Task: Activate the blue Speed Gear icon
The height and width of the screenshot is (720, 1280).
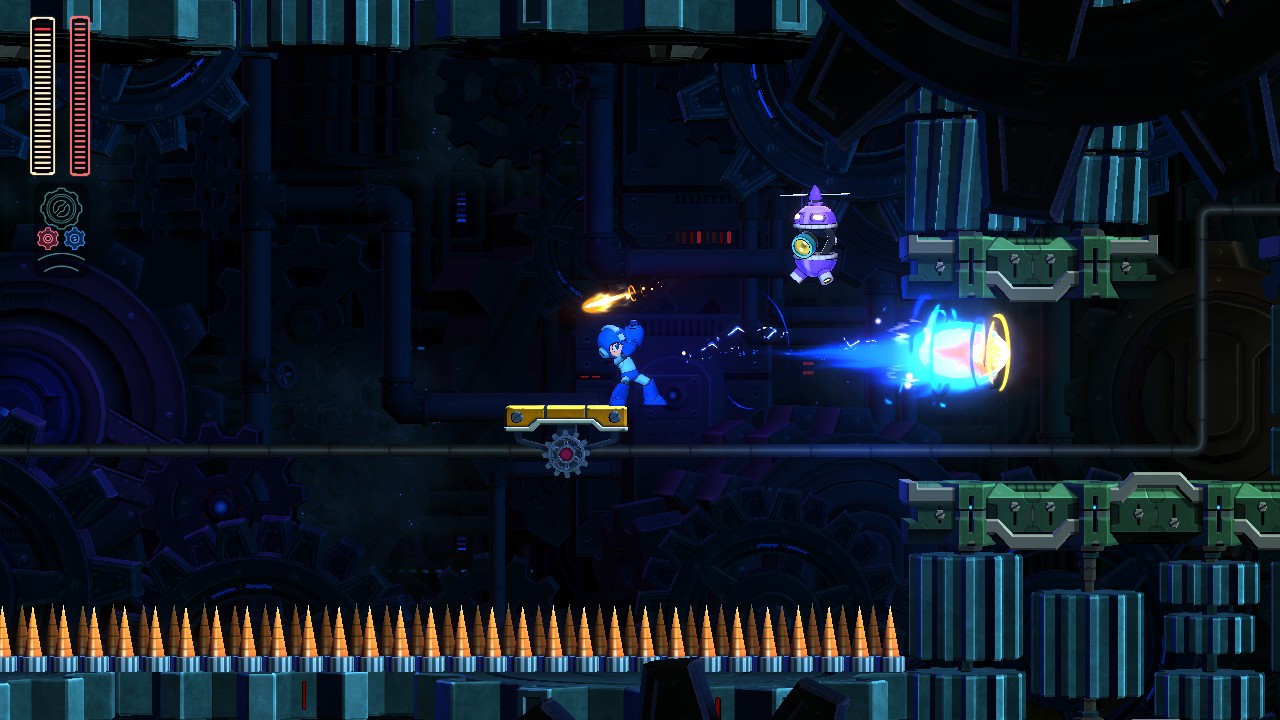Action: [x=75, y=239]
